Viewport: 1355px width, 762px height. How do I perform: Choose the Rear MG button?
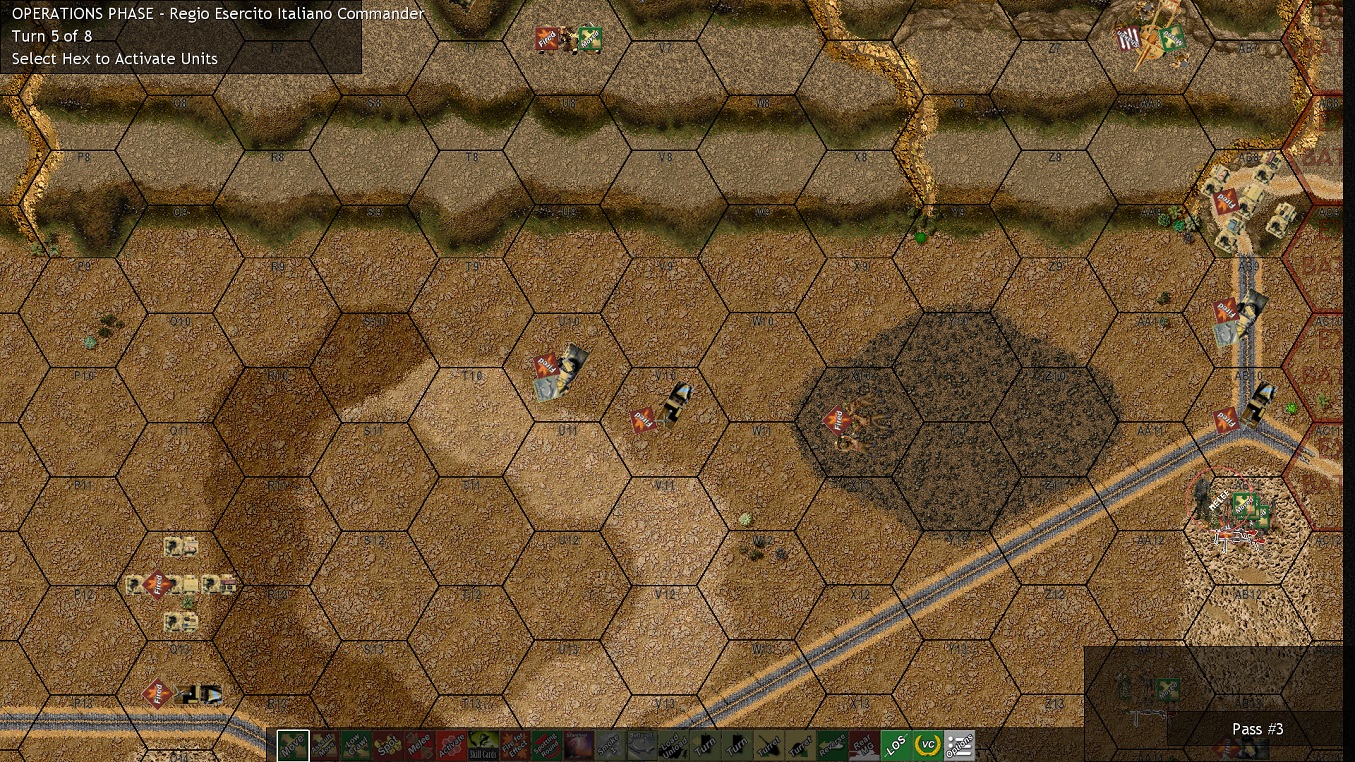(x=864, y=745)
